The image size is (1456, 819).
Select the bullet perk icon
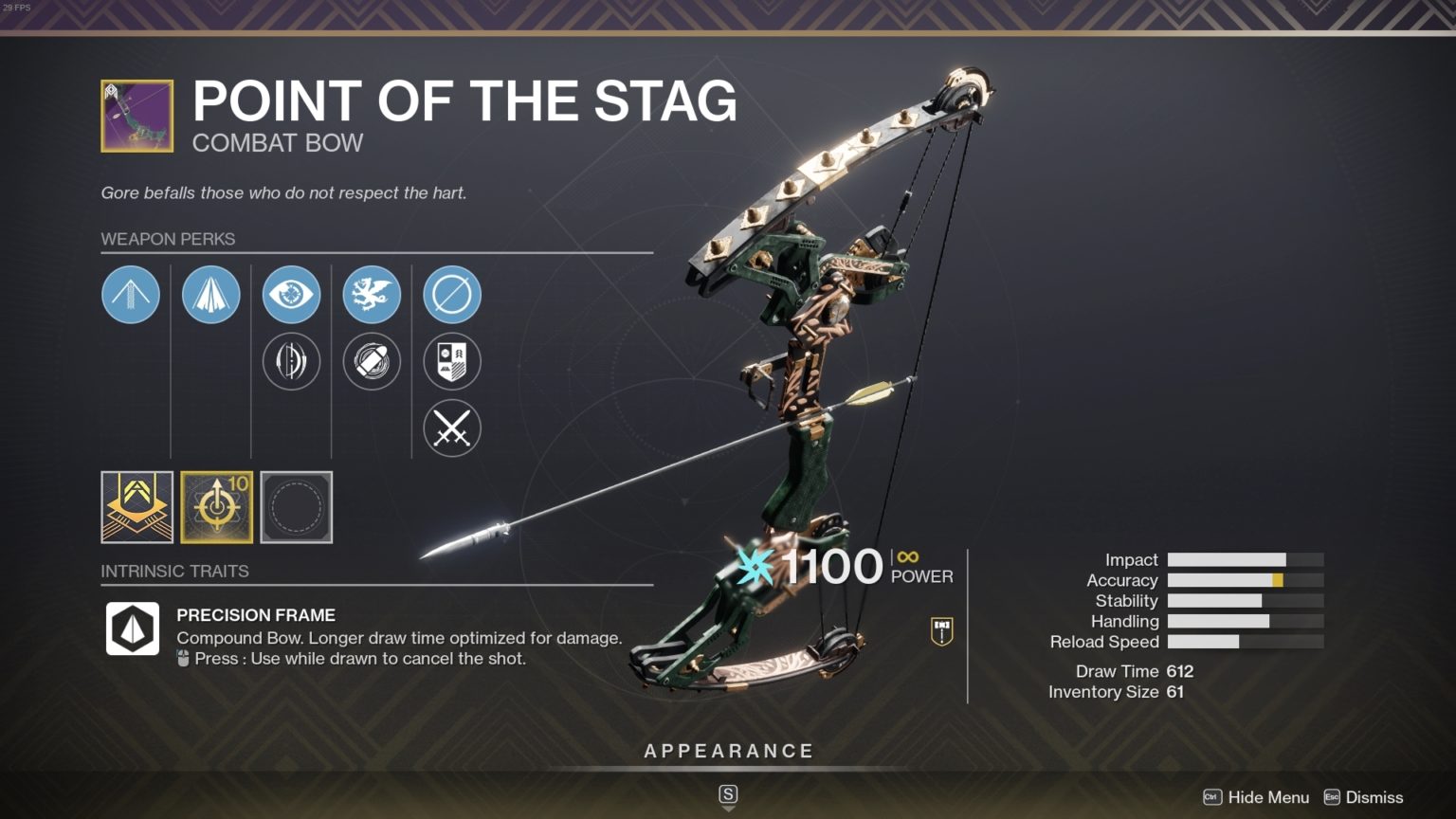tap(372, 361)
